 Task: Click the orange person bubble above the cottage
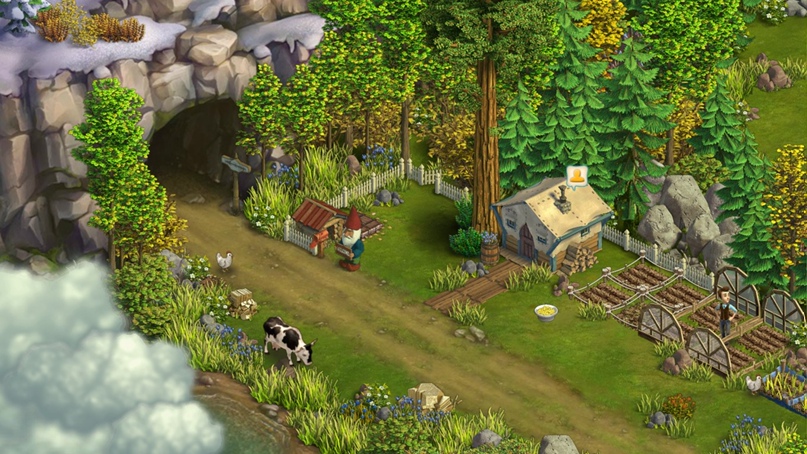[576, 177]
